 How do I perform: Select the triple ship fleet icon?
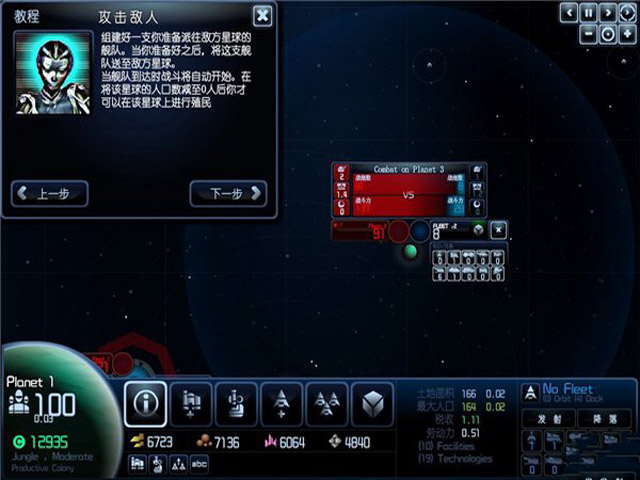tap(326, 403)
